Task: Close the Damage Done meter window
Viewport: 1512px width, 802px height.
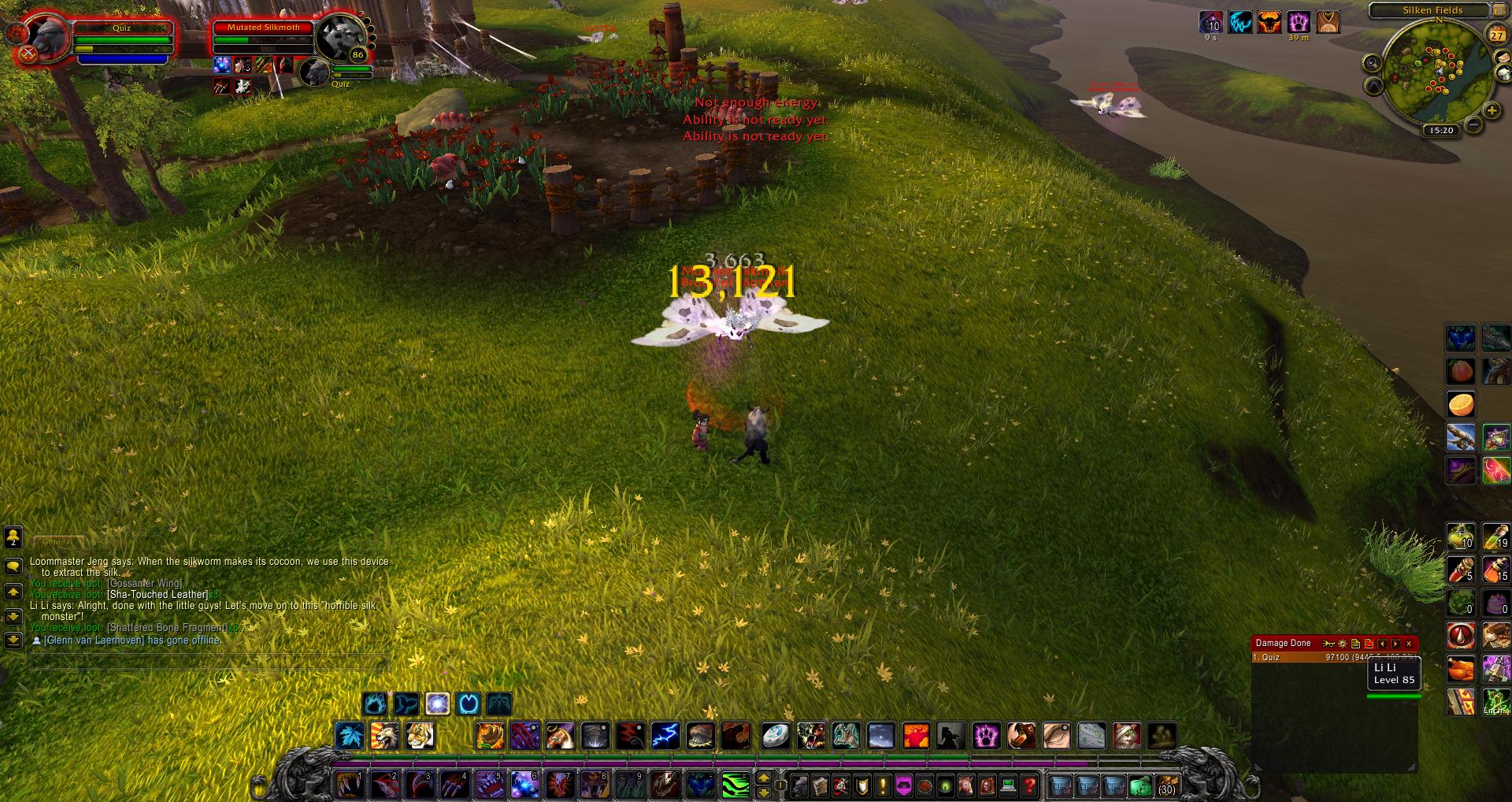Action: [1409, 644]
